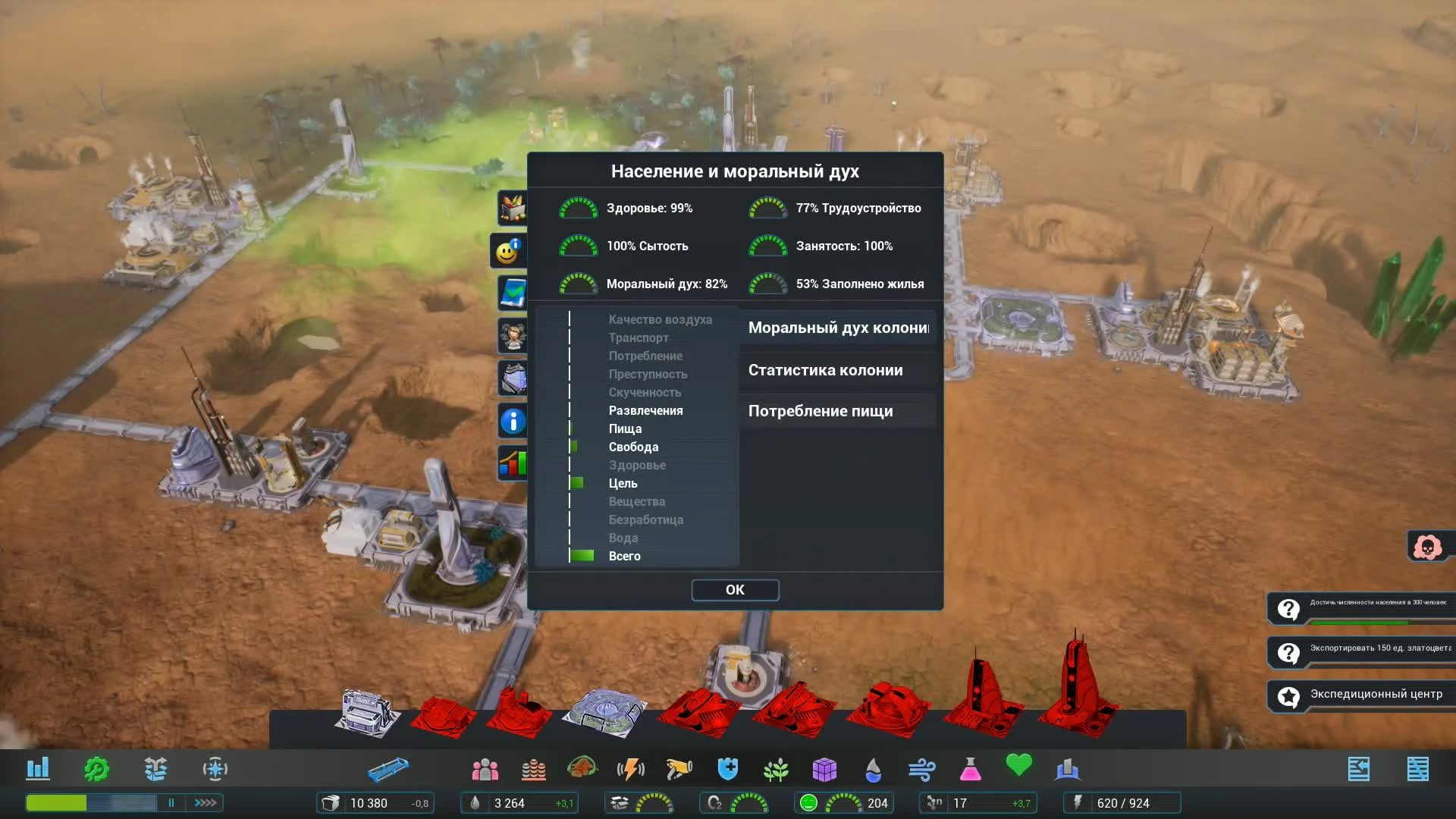Select the water droplet icon in bottom toolbar
1456x819 pixels.
click(x=874, y=769)
